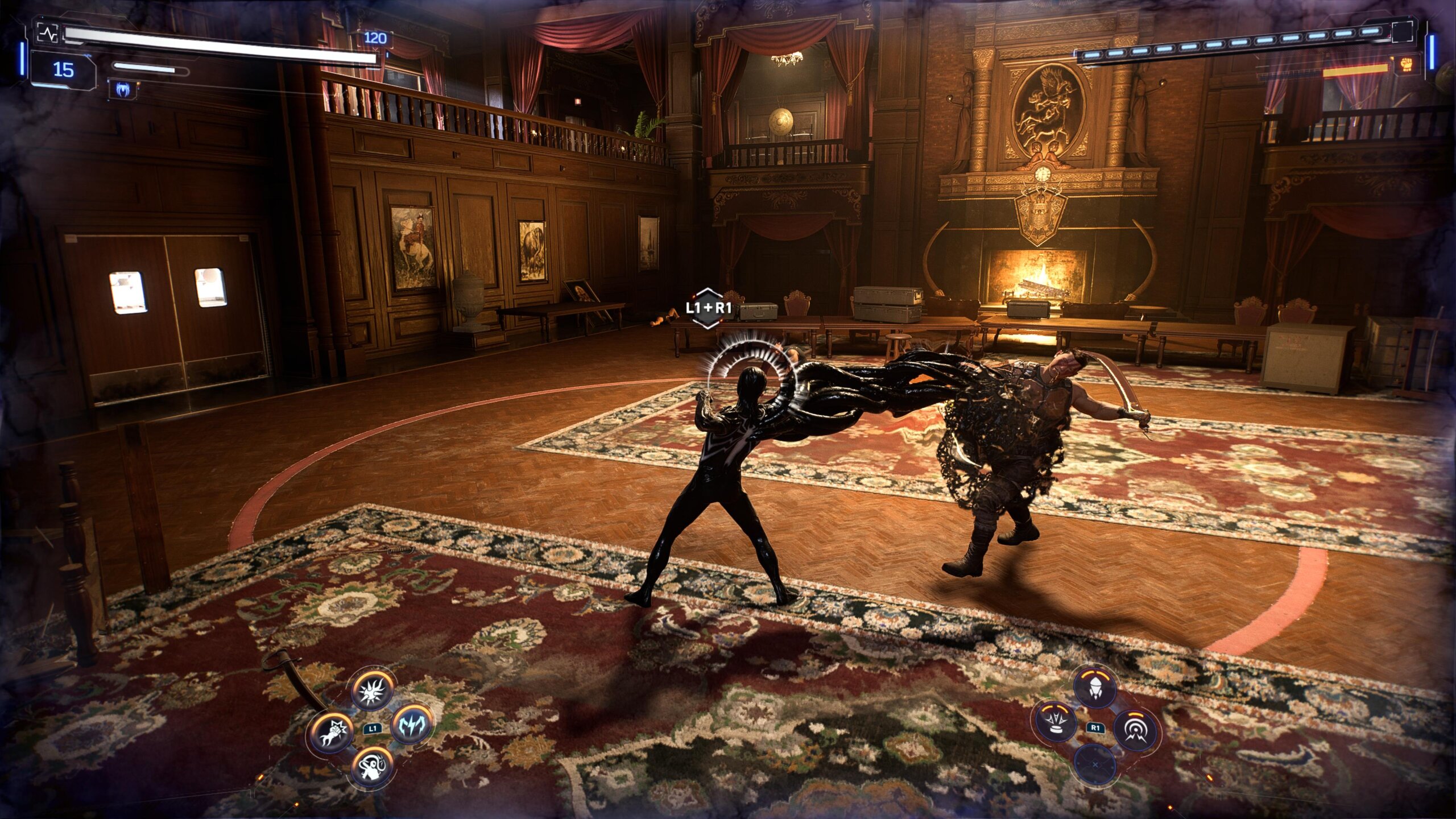The width and height of the screenshot is (1456, 819).
Task: Select the empty gadget slot
Action: coord(1095,765)
